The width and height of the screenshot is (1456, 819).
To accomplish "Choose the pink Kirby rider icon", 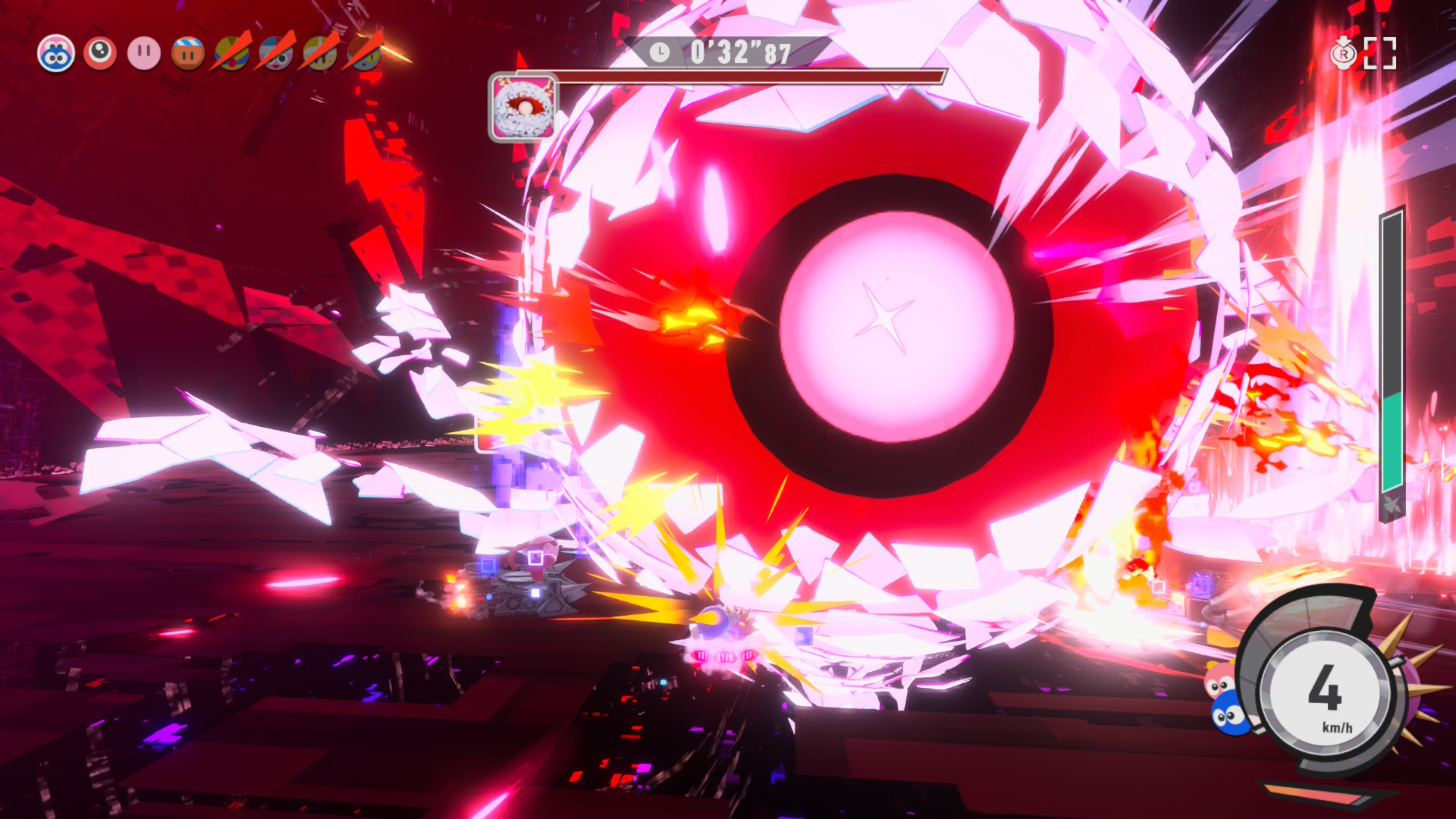I will (x=143, y=54).
